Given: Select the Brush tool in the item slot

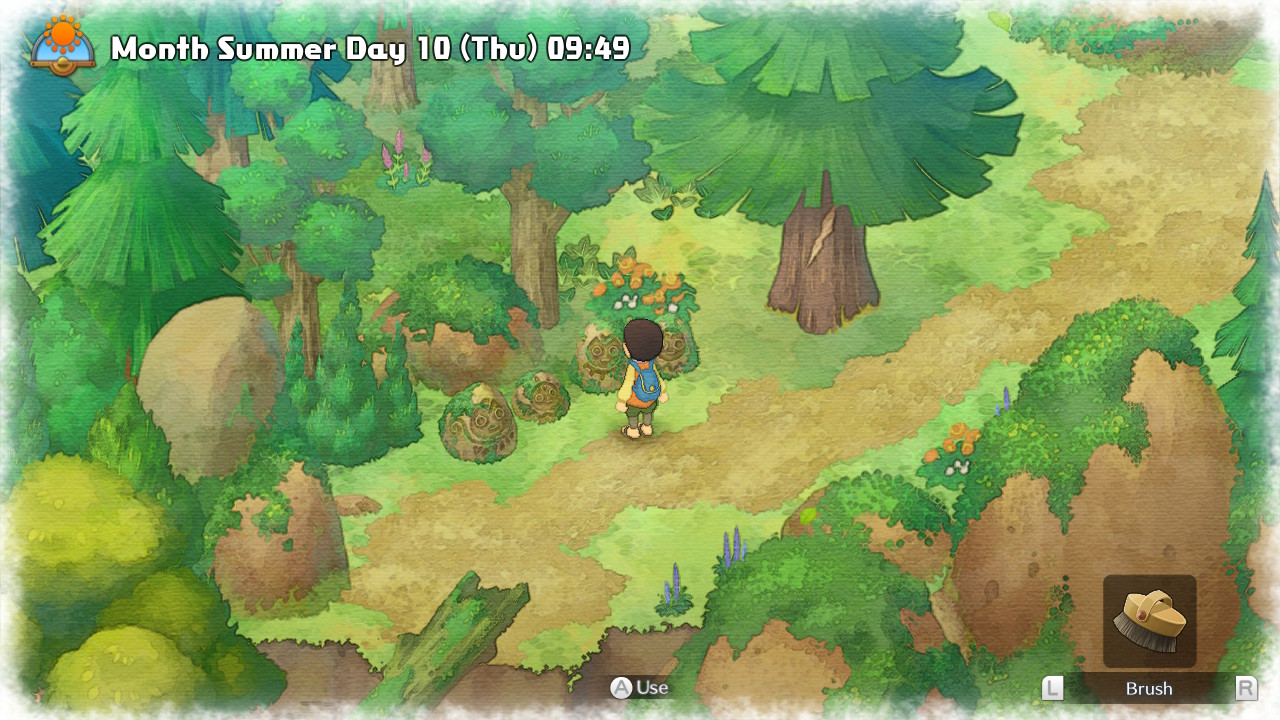Looking at the screenshot, I should 1150,620.
